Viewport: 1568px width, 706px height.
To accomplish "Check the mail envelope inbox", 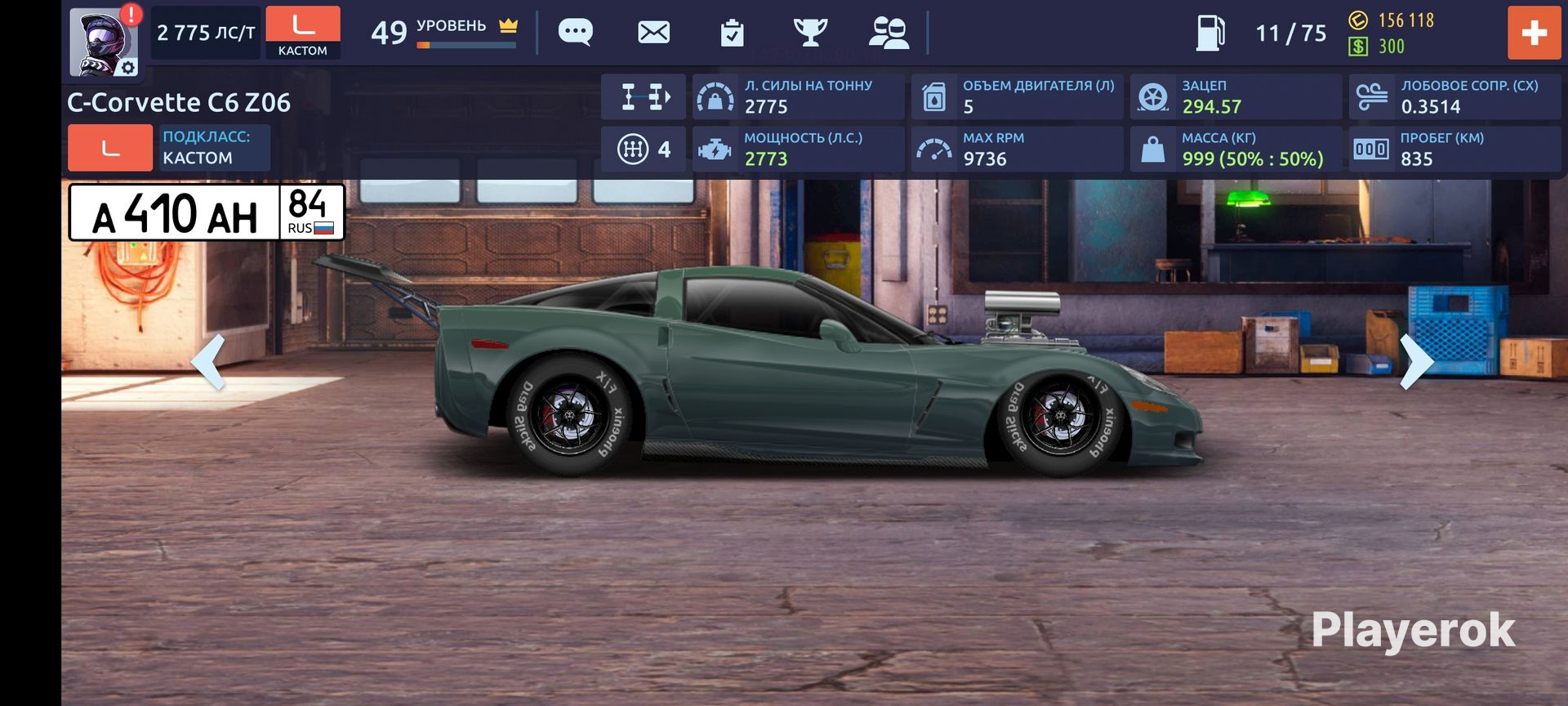I will (653, 33).
